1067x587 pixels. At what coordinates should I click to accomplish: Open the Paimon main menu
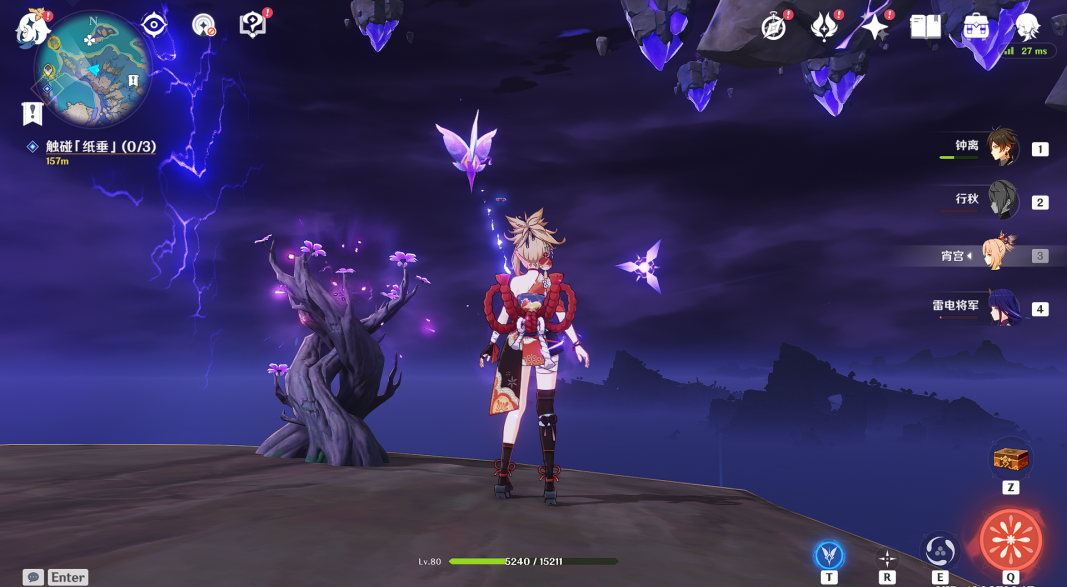pos(32,26)
